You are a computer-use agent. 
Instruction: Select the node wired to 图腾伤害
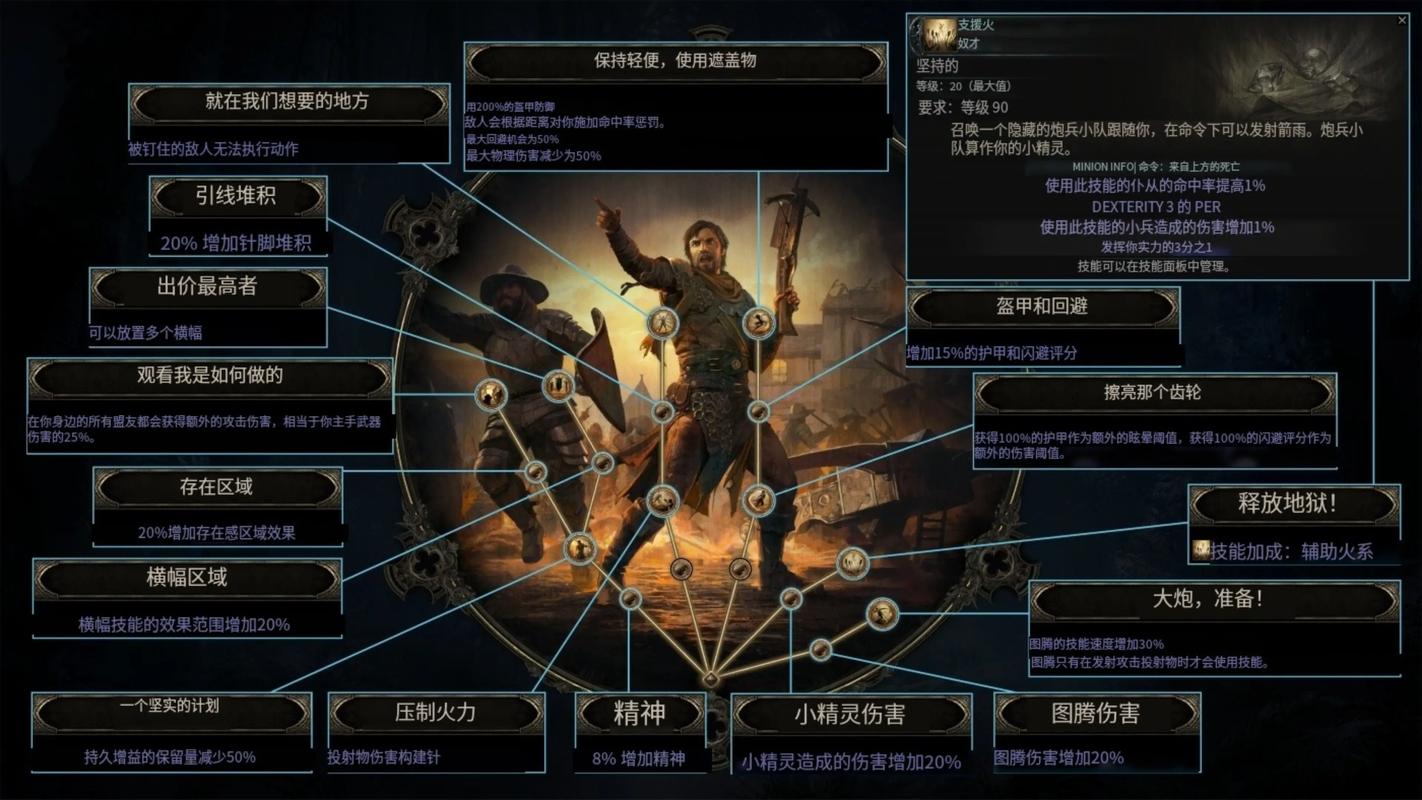(821, 650)
